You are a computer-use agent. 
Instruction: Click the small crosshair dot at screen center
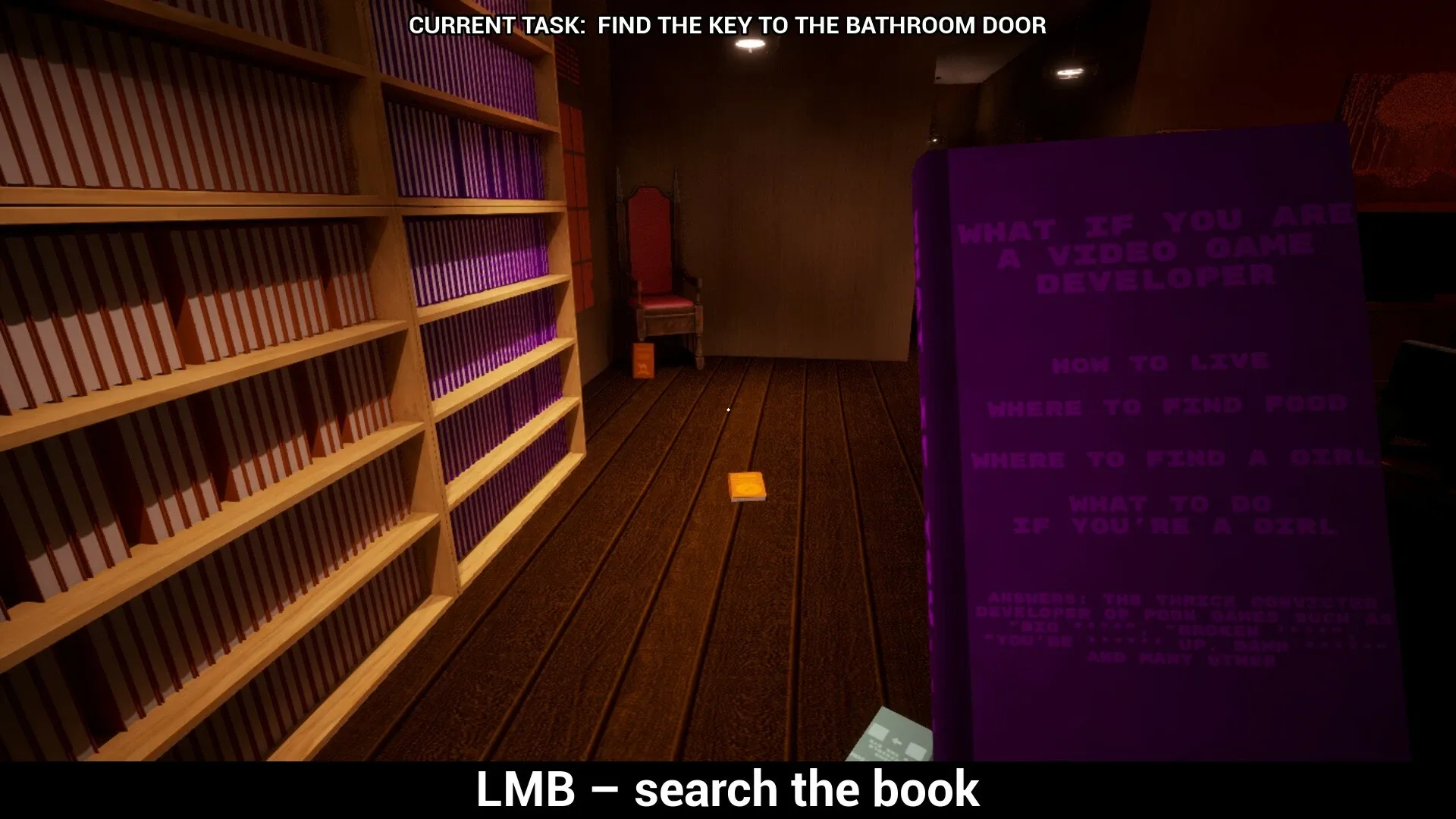tap(727, 409)
